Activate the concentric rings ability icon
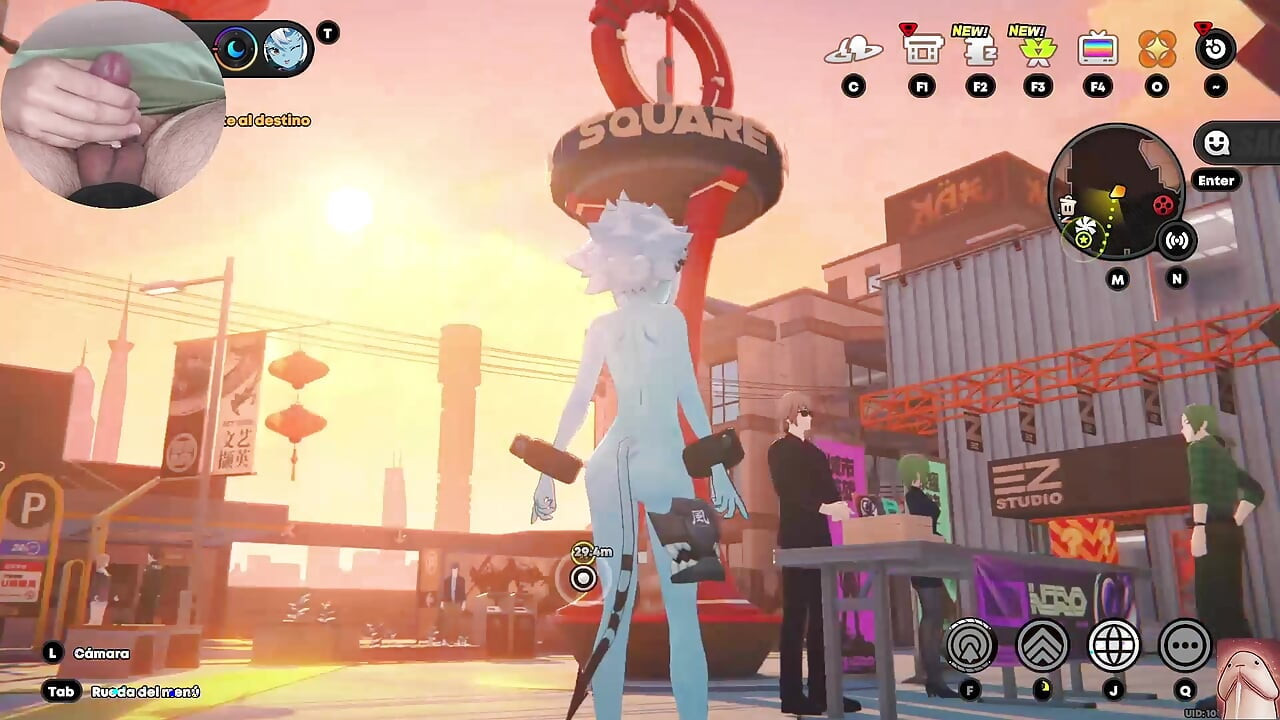1280x720 pixels. coord(970,645)
